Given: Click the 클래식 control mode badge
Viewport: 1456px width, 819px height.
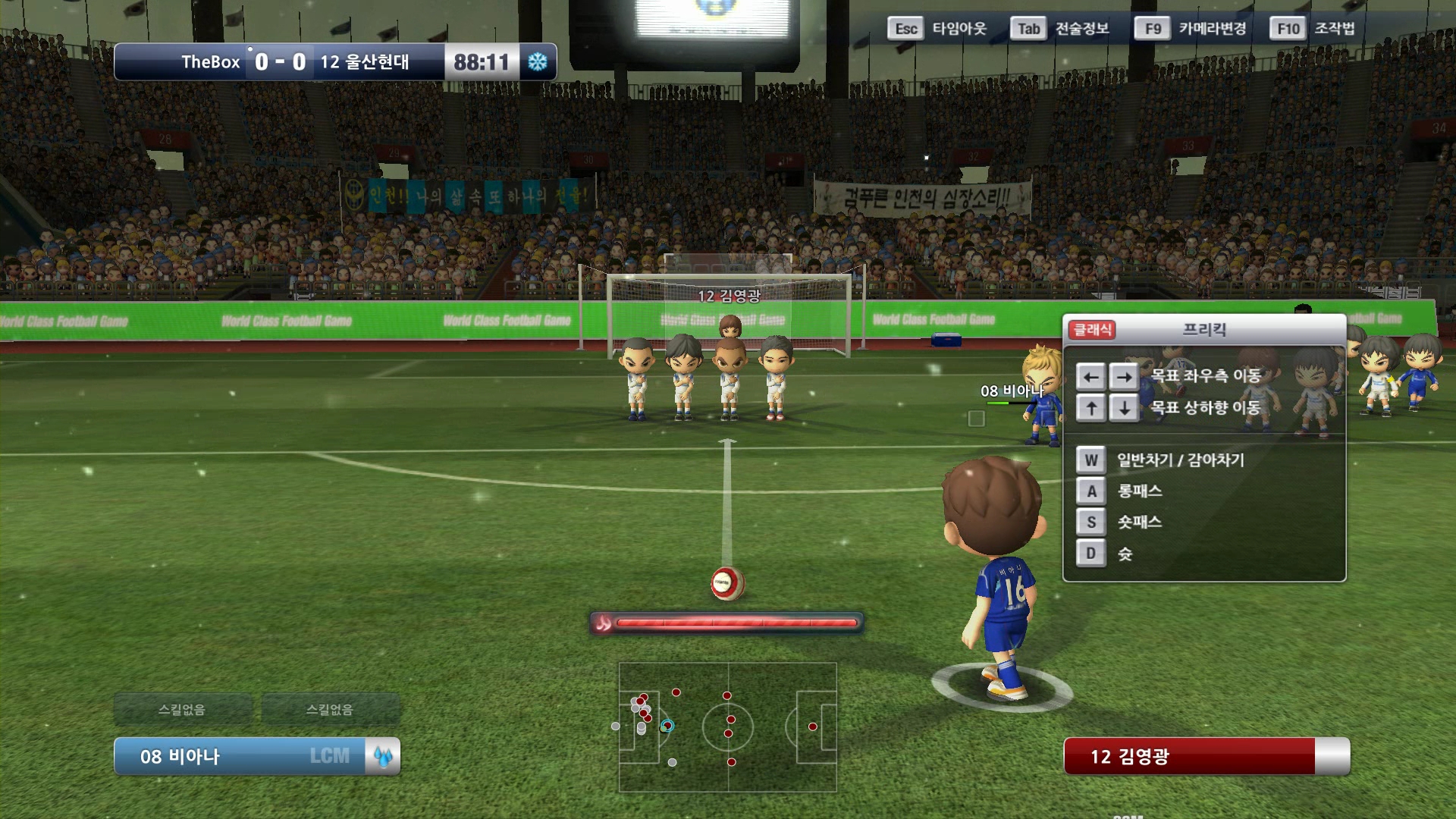Looking at the screenshot, I should 1092,330.
